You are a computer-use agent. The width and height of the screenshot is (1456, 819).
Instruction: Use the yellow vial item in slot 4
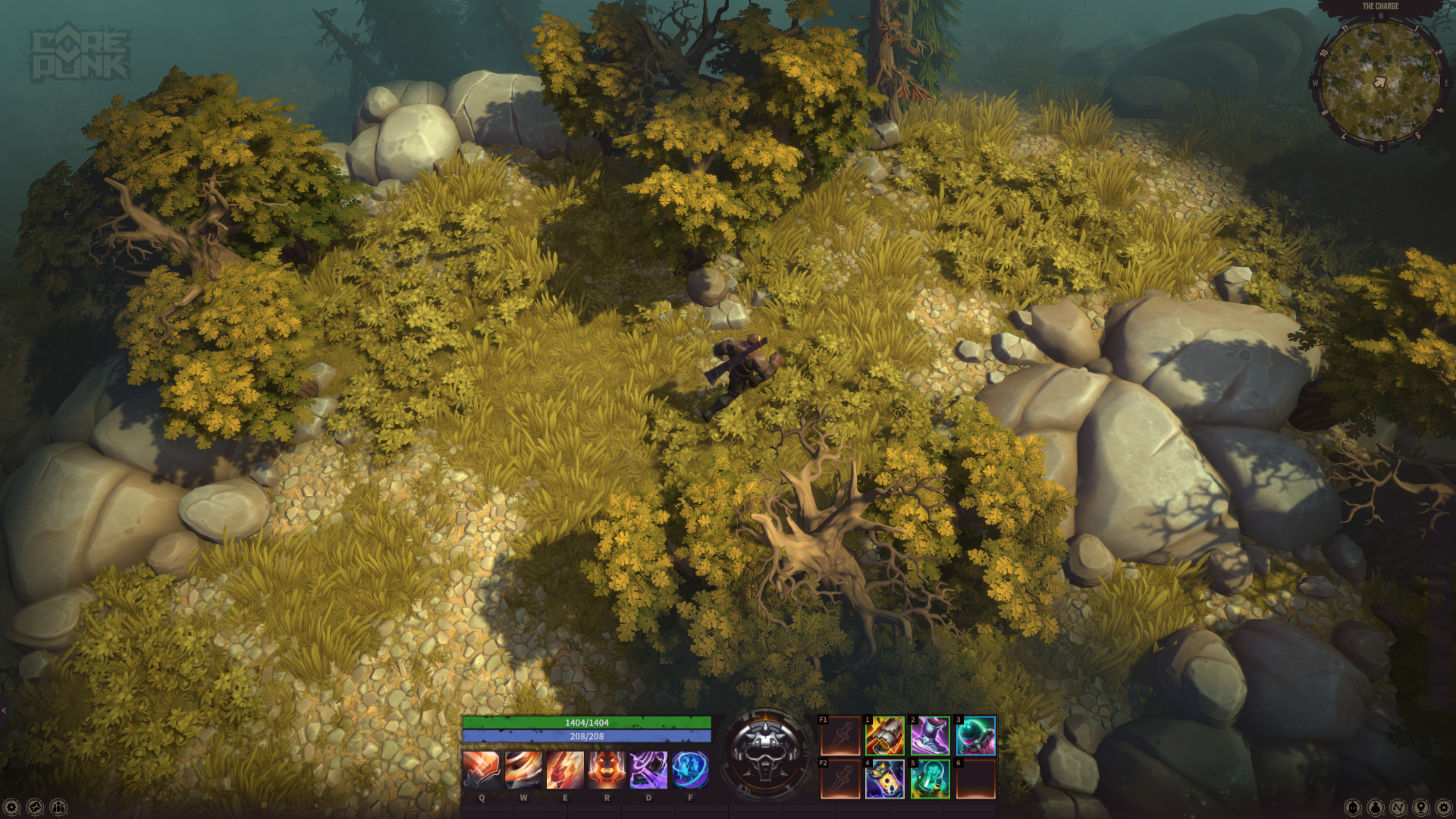coord(885,779)
